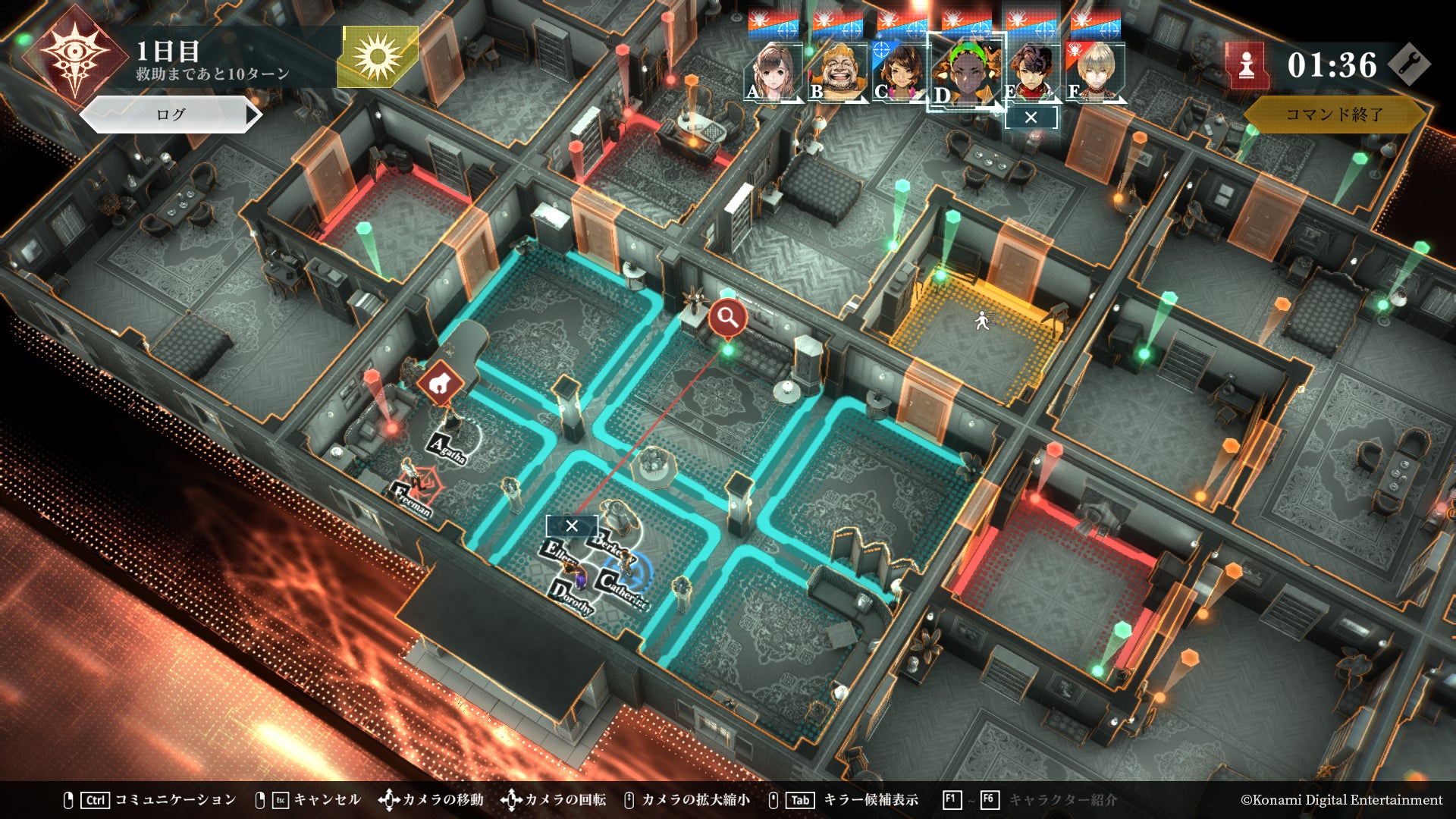Select the Agatha unit label
The width and height of the screenshot is (1456, 819).
(x=447, y=448)
